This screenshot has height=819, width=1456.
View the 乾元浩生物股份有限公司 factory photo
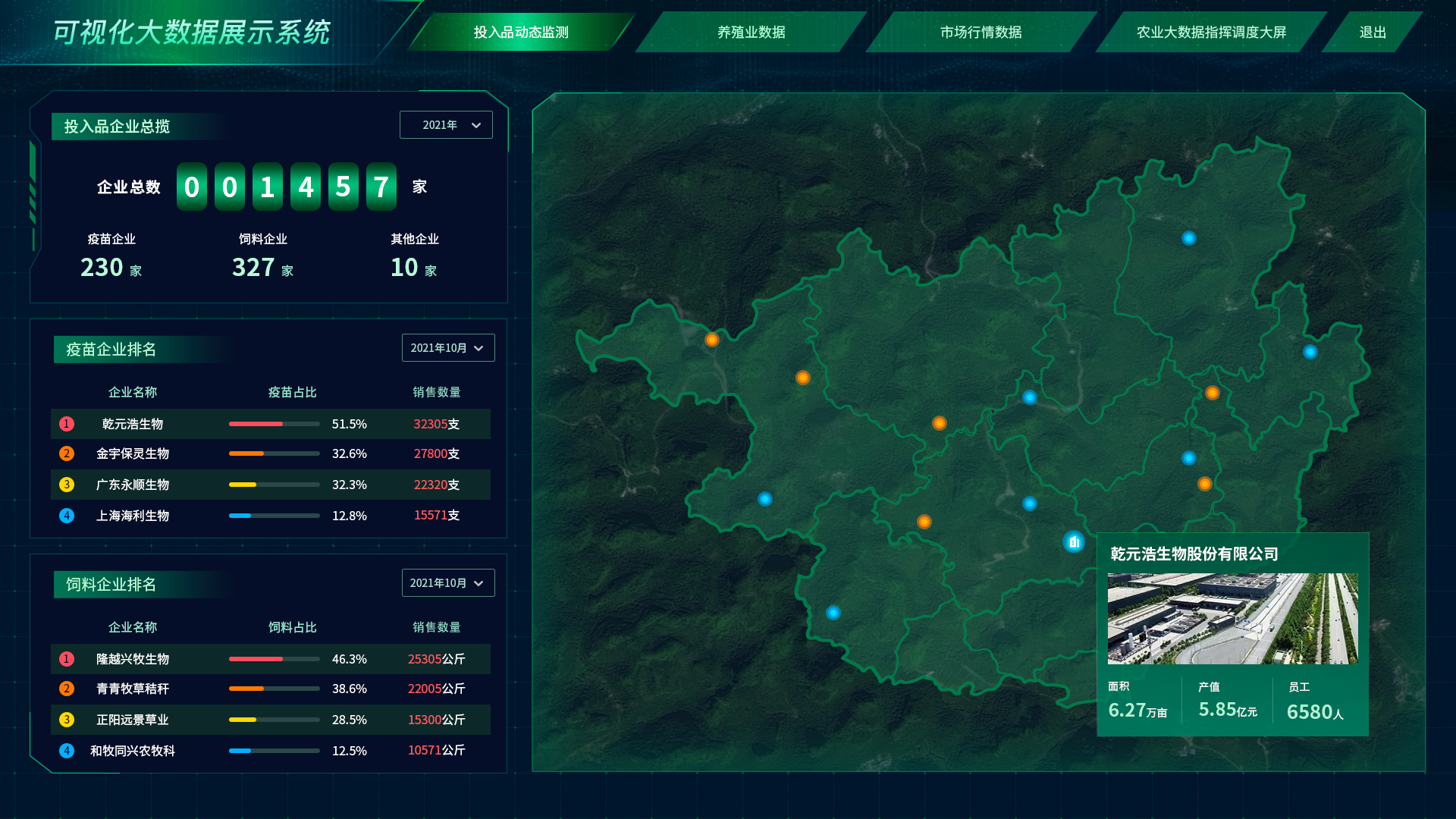[x=1232, y=619]
